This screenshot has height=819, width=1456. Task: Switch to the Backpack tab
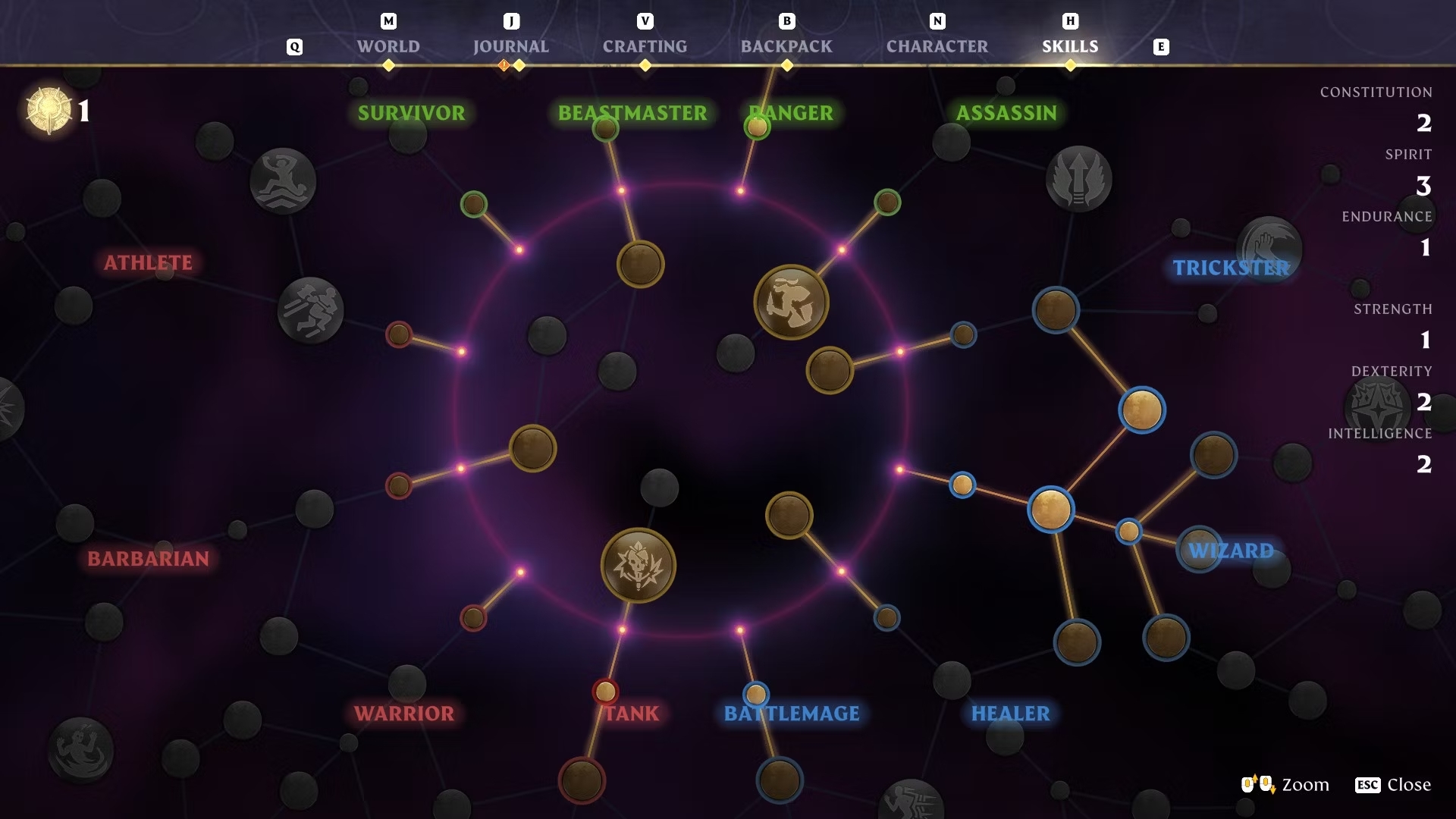point(786,46)
